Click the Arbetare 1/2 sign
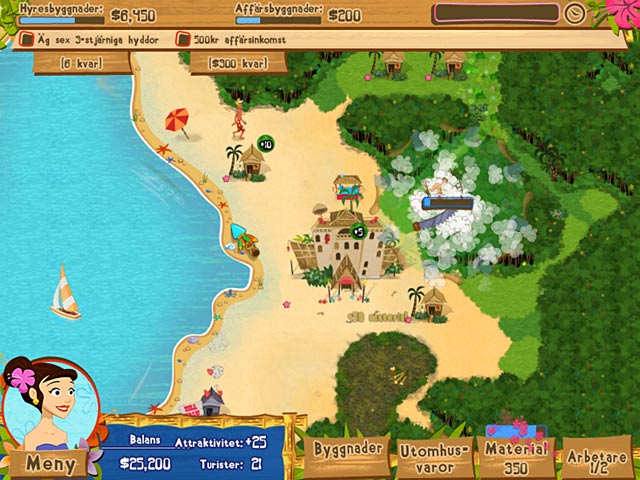 pyautogui.click(x=596, y=459)
